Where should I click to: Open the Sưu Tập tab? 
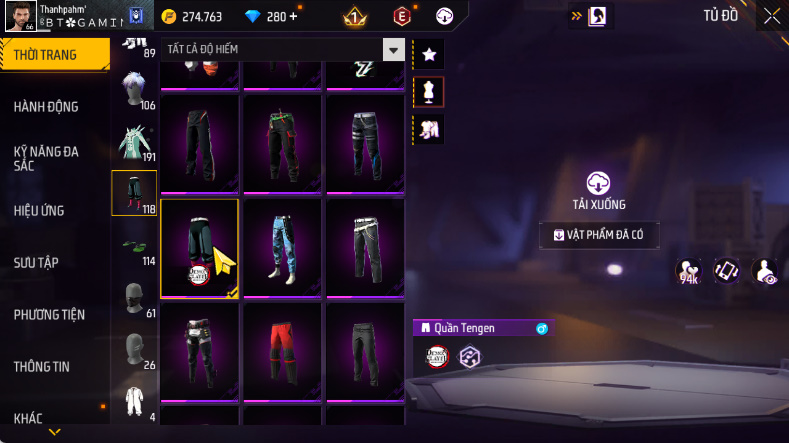36,263
